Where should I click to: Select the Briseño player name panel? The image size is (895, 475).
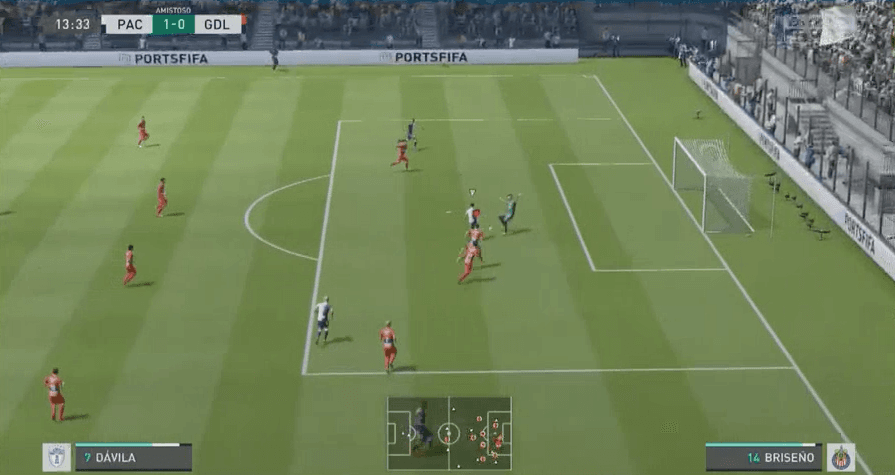pos(763,458)
